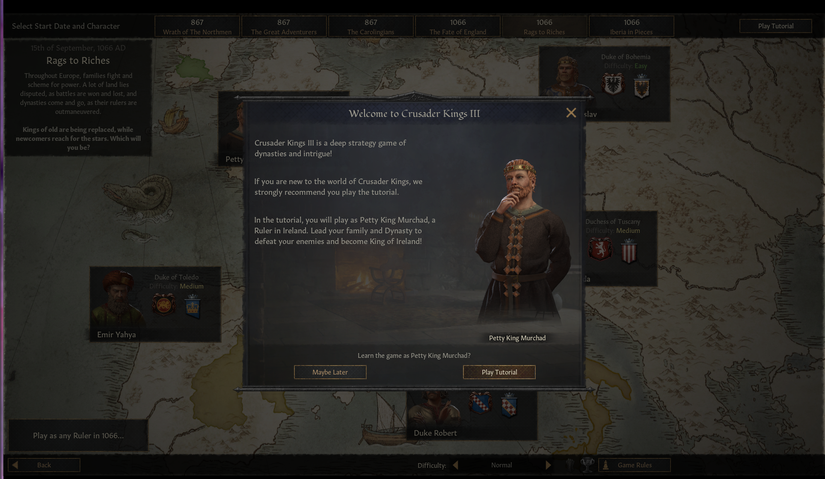
Task: Go back with the Back button
Action: [44, 465]
